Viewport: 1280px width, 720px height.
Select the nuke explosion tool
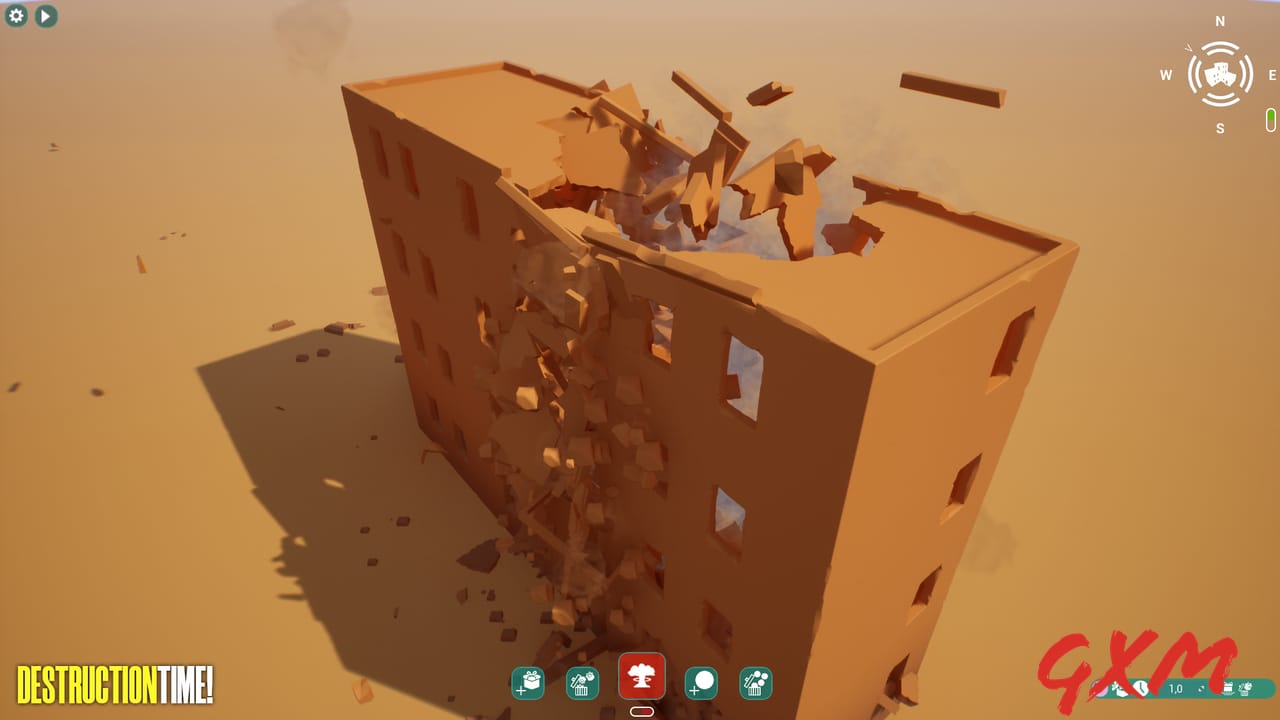point(643,679)
